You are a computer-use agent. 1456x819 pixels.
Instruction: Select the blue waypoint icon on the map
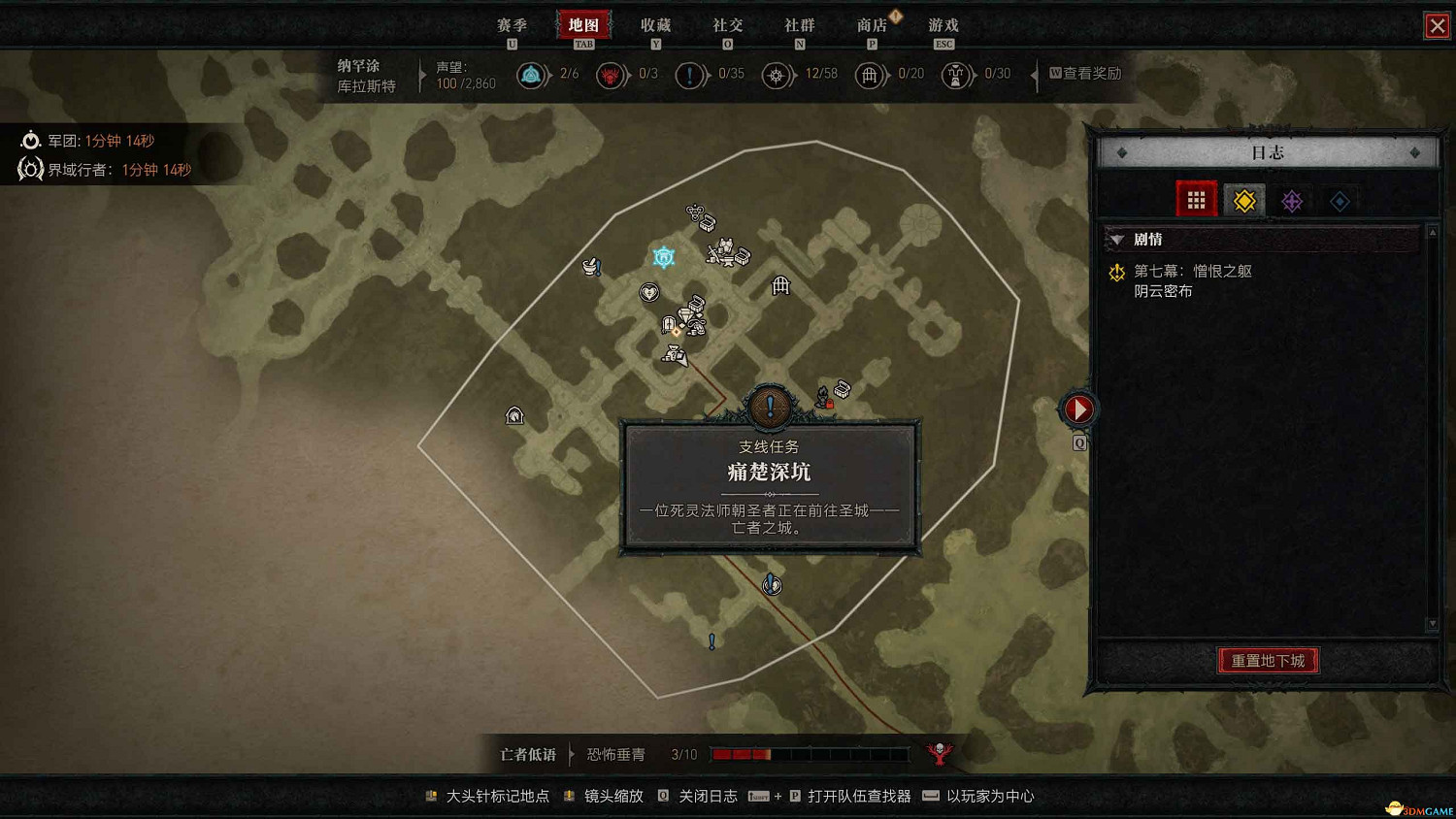pyautogui.click(x=663, y=256)
